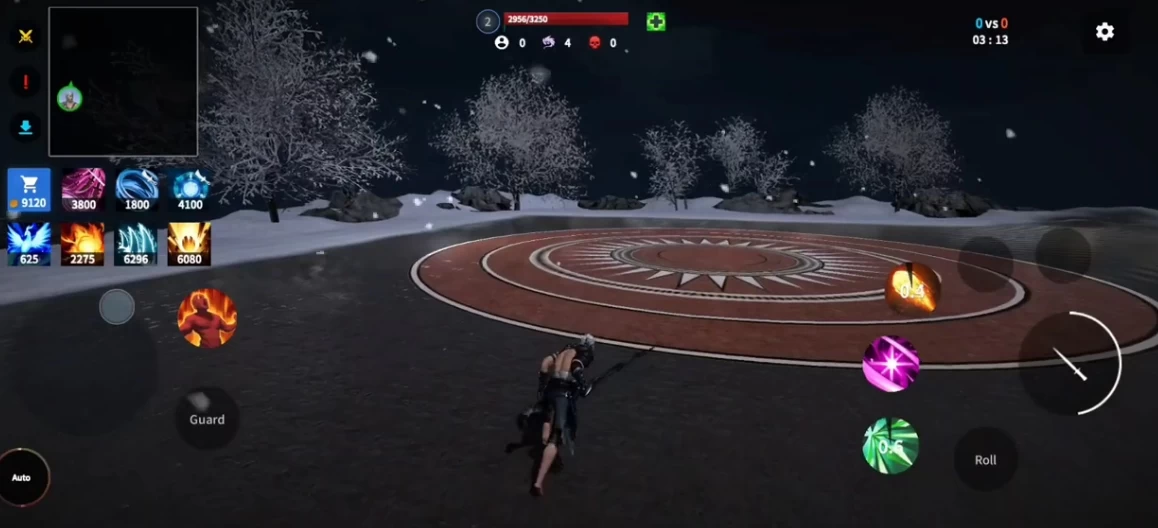Tap the sword basic attack button
The width and height of the screenshot is (1158, 528).
(x=1070, y=363)
